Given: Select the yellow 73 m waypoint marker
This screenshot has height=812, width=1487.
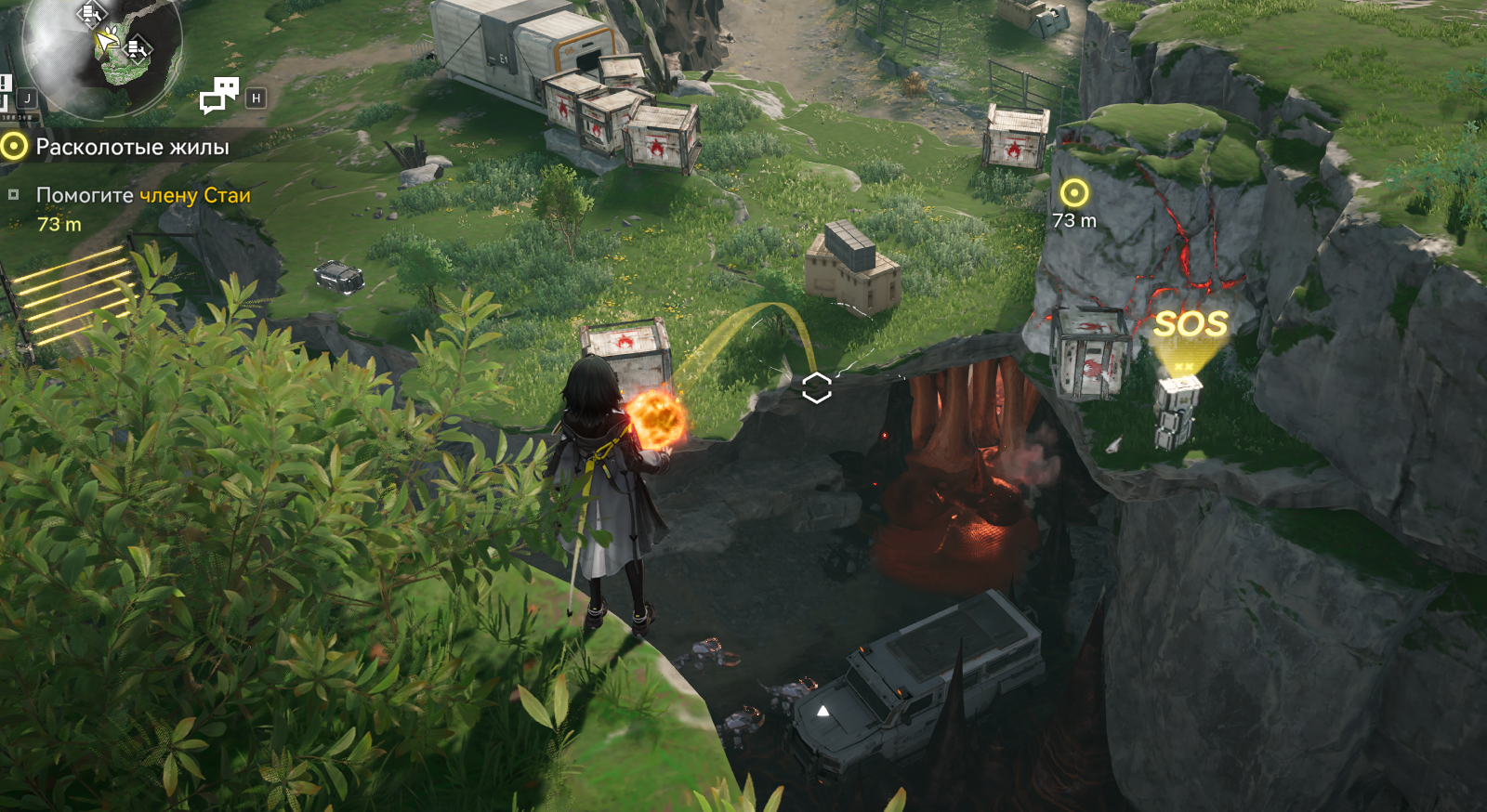Looking at the screenshot, I should click(1074, 193).
